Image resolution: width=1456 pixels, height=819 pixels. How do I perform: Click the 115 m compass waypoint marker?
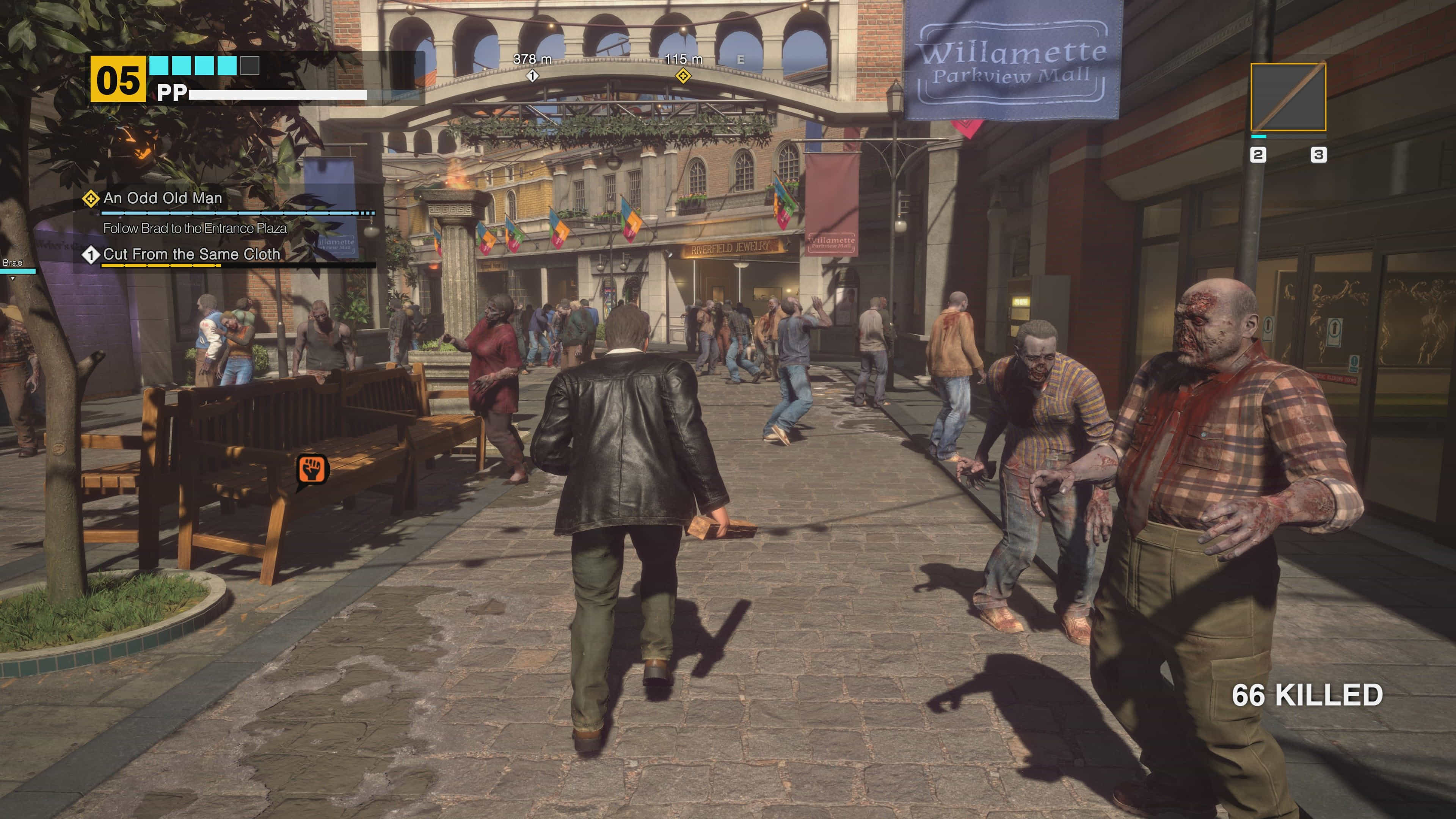pyautogui.click(x=683, y=75)
